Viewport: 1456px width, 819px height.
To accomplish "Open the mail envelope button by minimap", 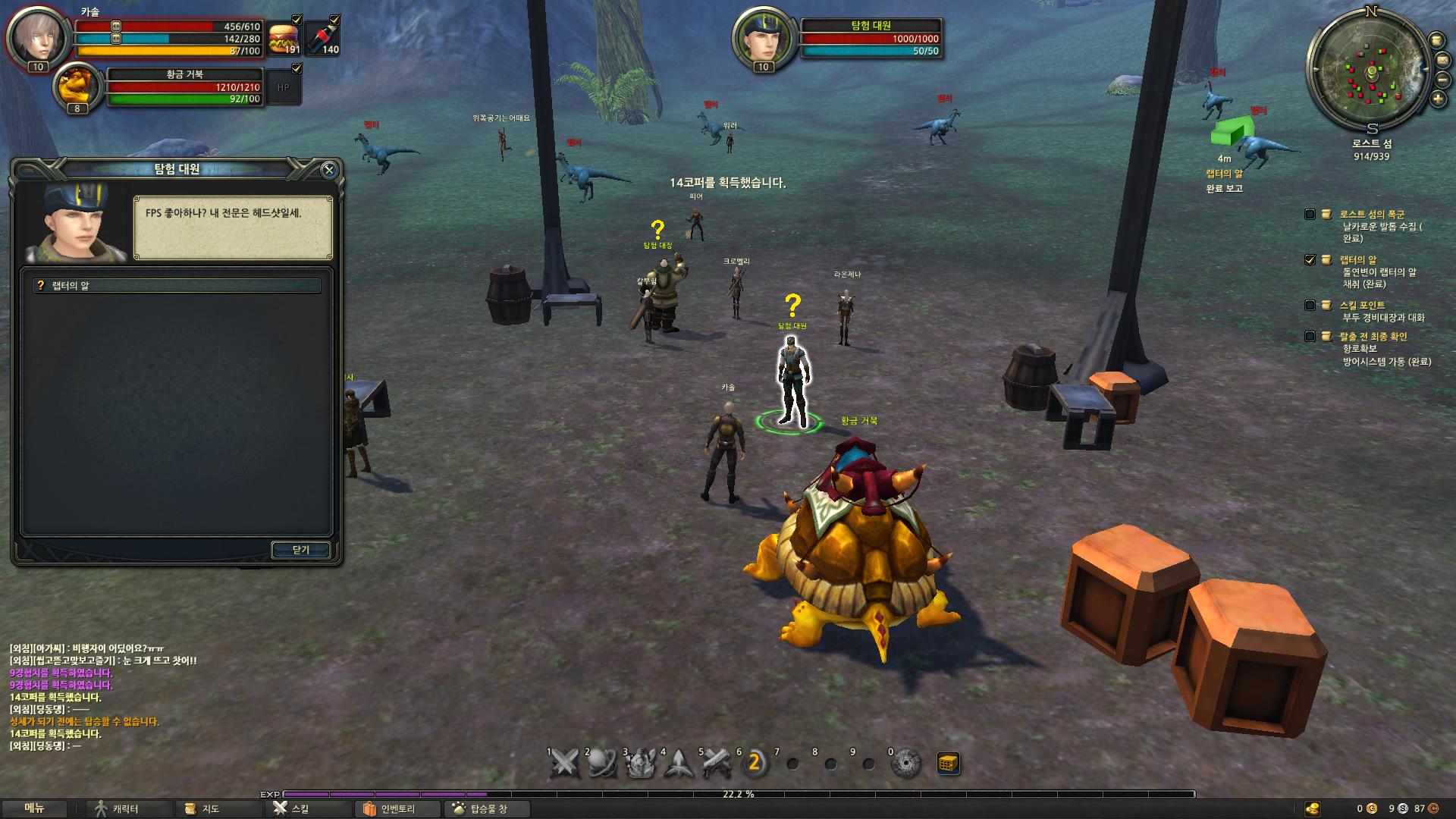I will click(1442, 59).
